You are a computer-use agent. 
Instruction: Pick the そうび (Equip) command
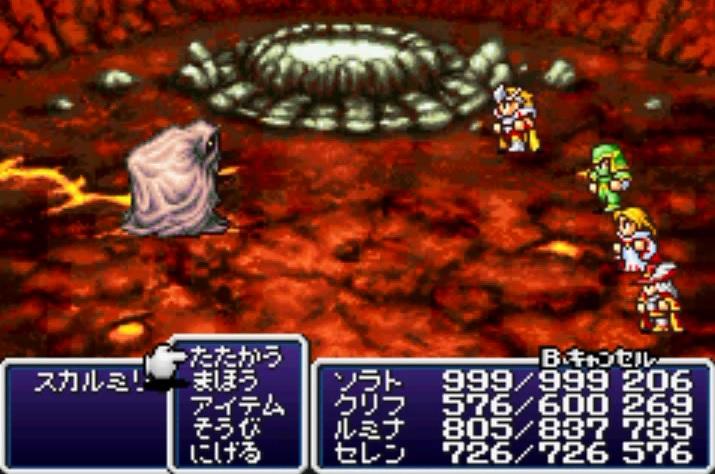click(224, 430)
